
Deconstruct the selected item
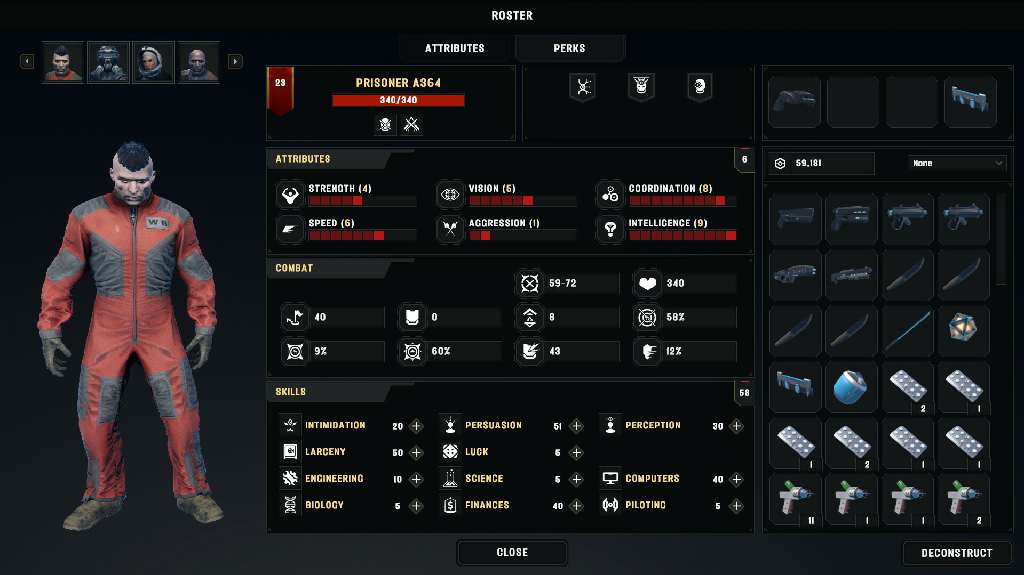pyautogui.click(x=957, y=552)
